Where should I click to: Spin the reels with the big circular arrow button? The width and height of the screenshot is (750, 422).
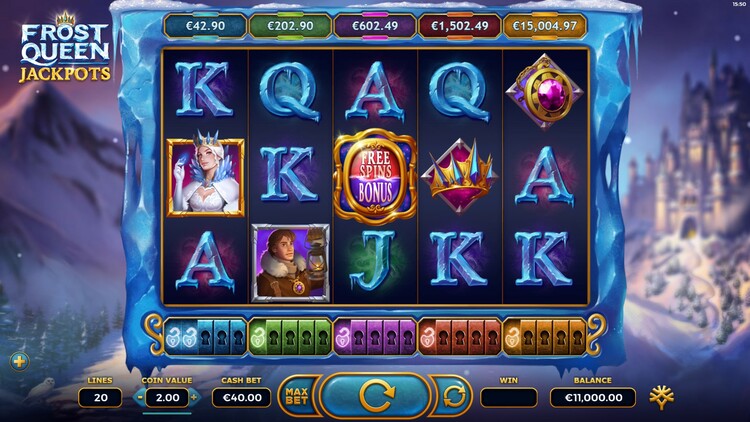coord(374,396)
